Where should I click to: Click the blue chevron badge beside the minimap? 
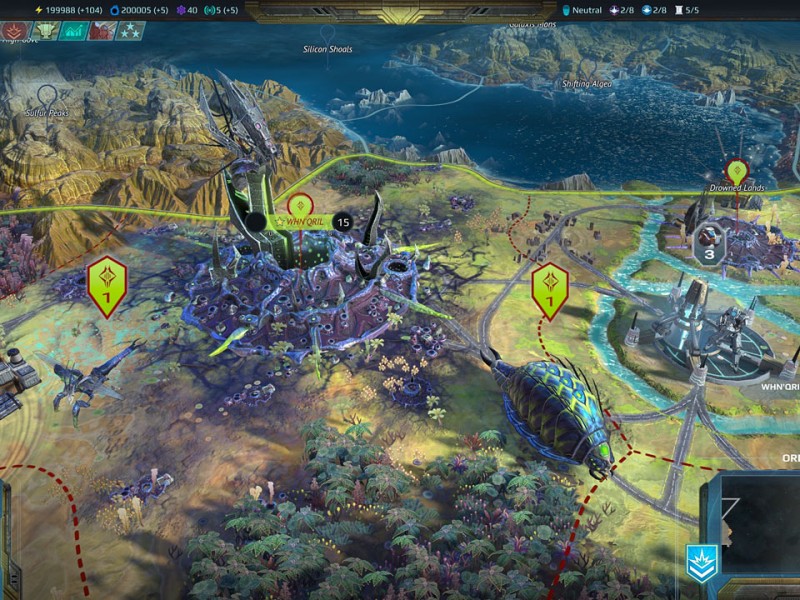tap(701, 564)
